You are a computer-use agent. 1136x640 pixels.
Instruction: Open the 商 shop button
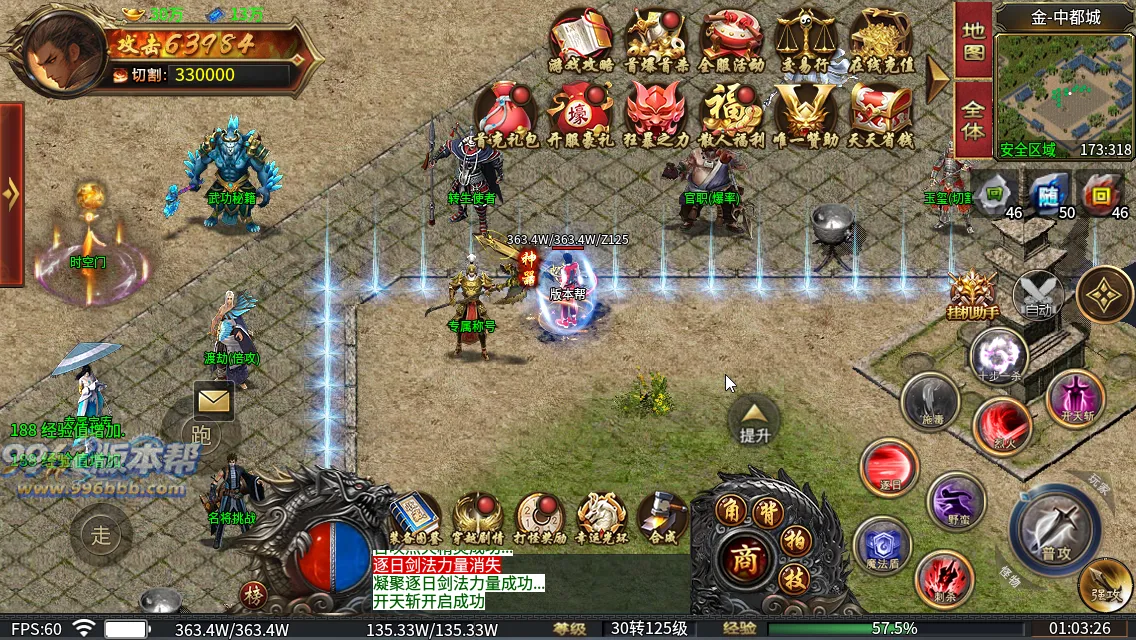(x=742, y=555)
